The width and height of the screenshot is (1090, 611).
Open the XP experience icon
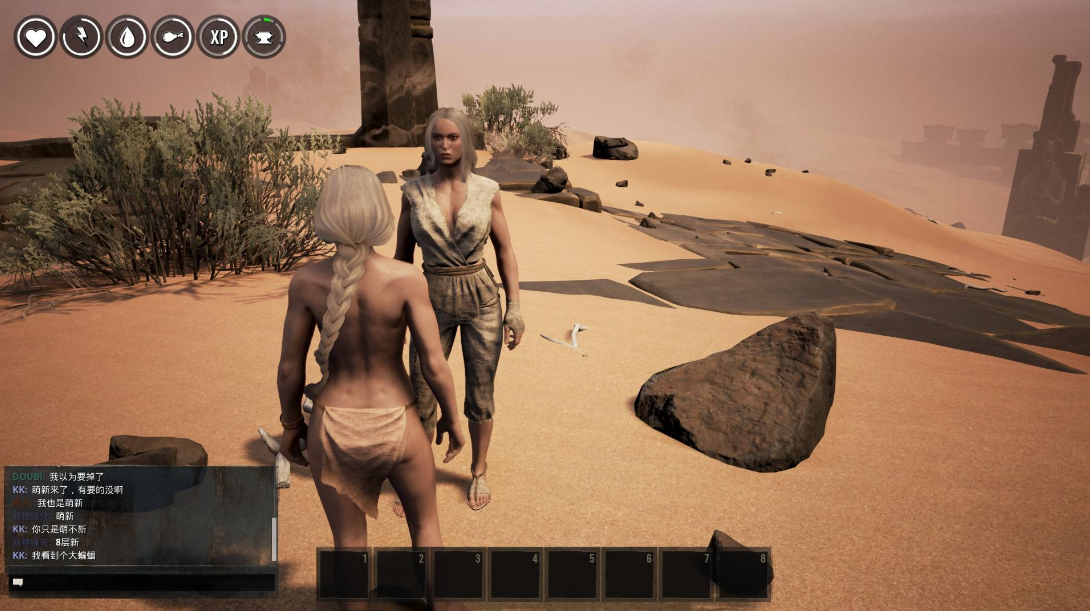(x=218, y=37)
